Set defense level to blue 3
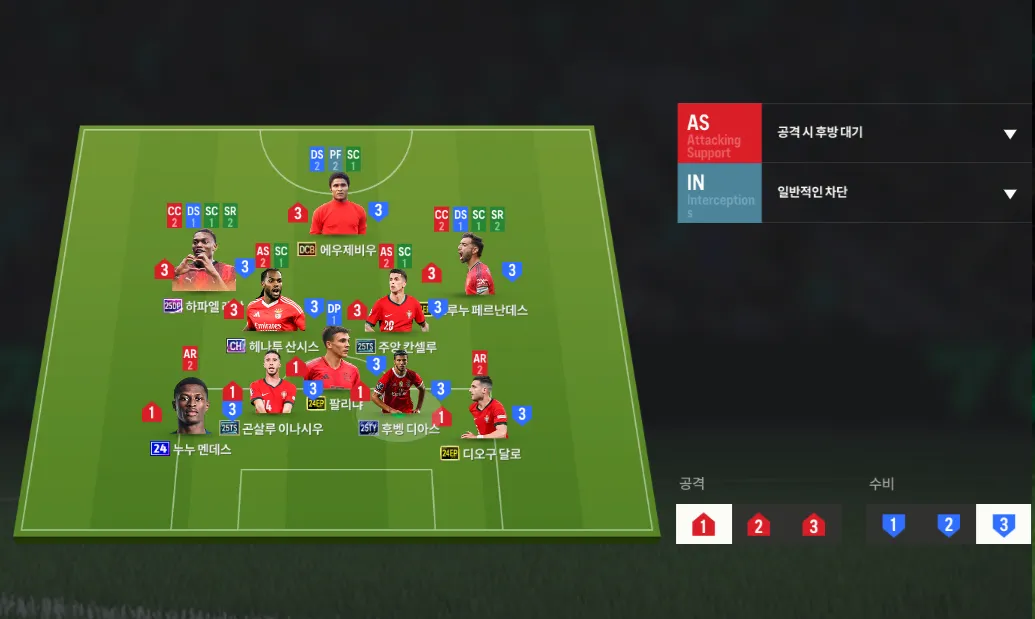The image size is (1035, 619). 1003,524
